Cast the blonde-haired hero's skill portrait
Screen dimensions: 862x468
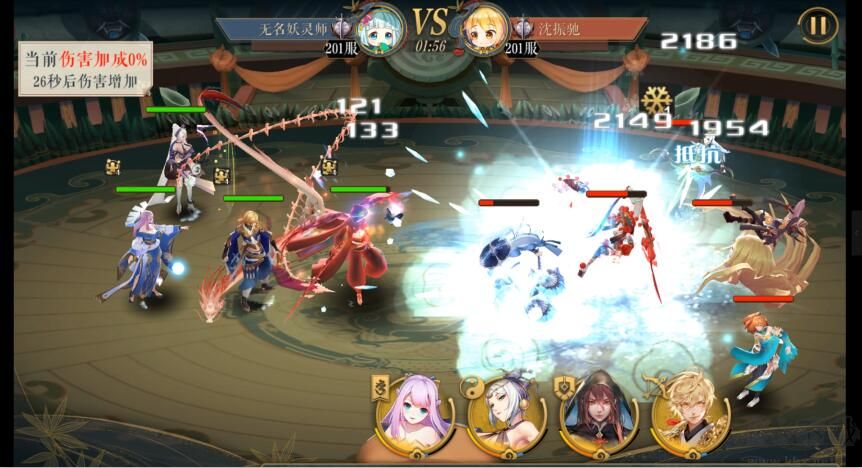click(x=690, y=412)
